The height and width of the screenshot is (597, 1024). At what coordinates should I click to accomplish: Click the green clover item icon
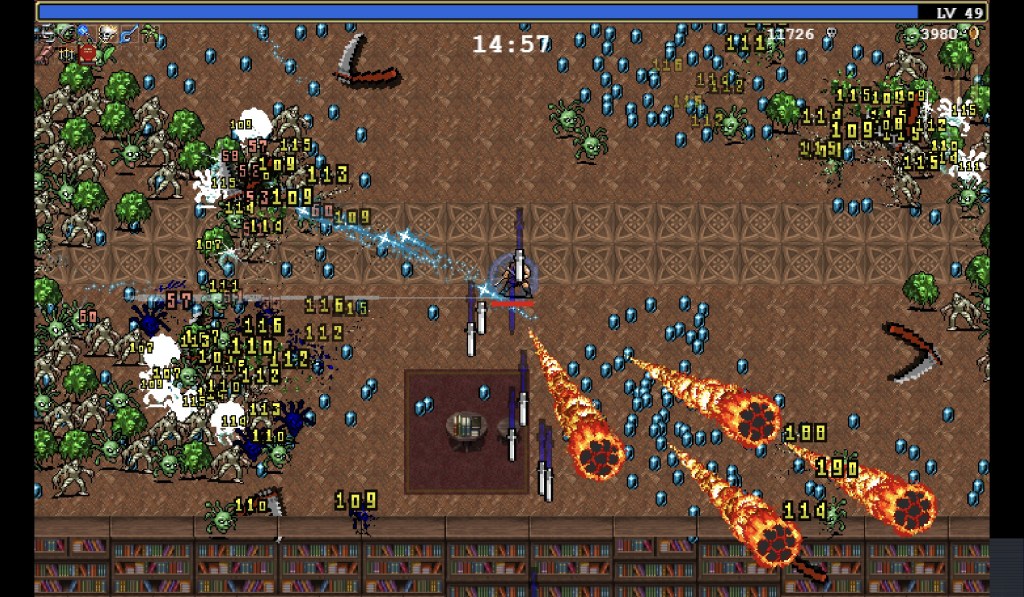(149, 34)
